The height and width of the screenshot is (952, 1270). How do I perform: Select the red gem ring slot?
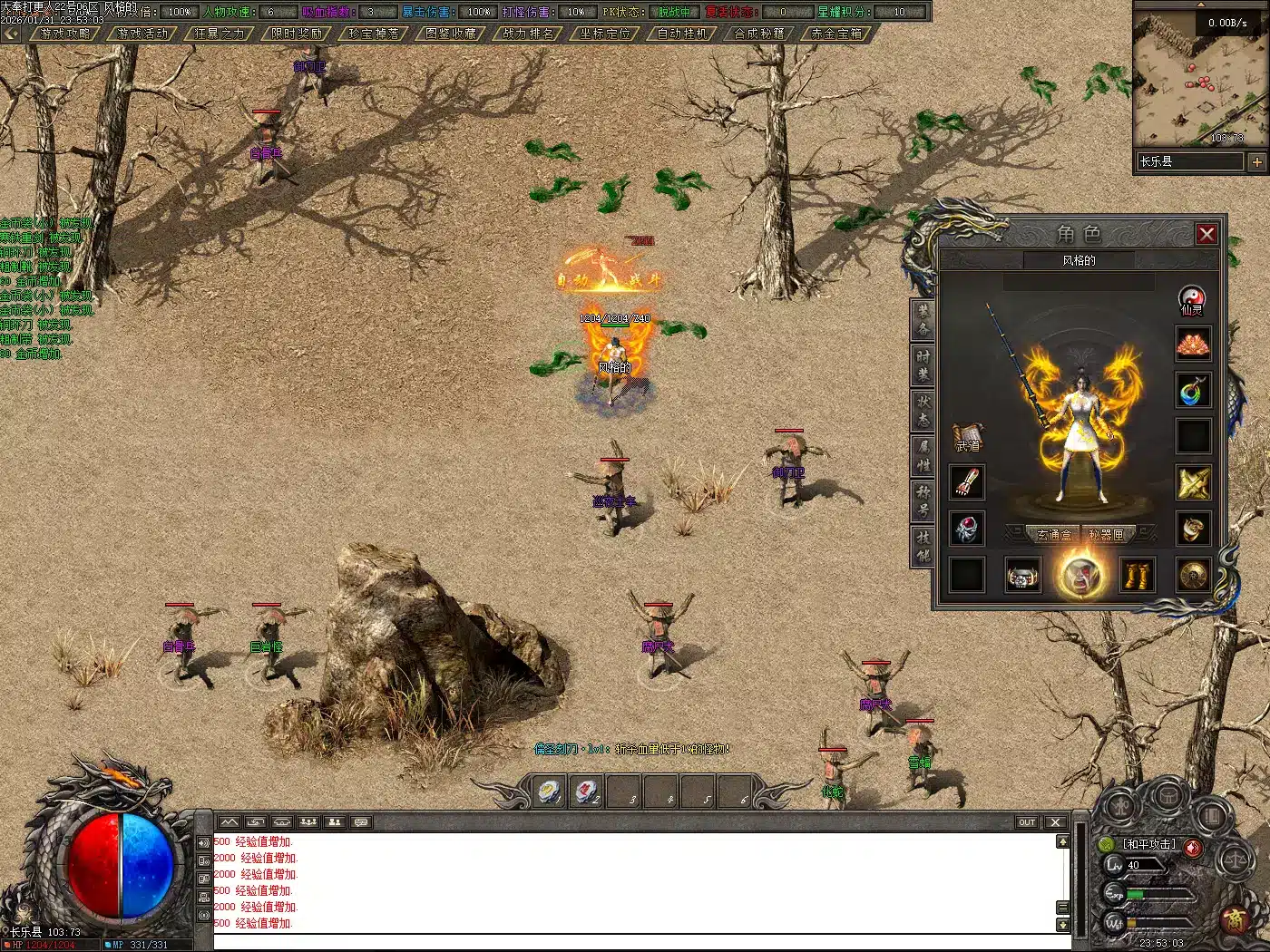(x=967, y=529)
